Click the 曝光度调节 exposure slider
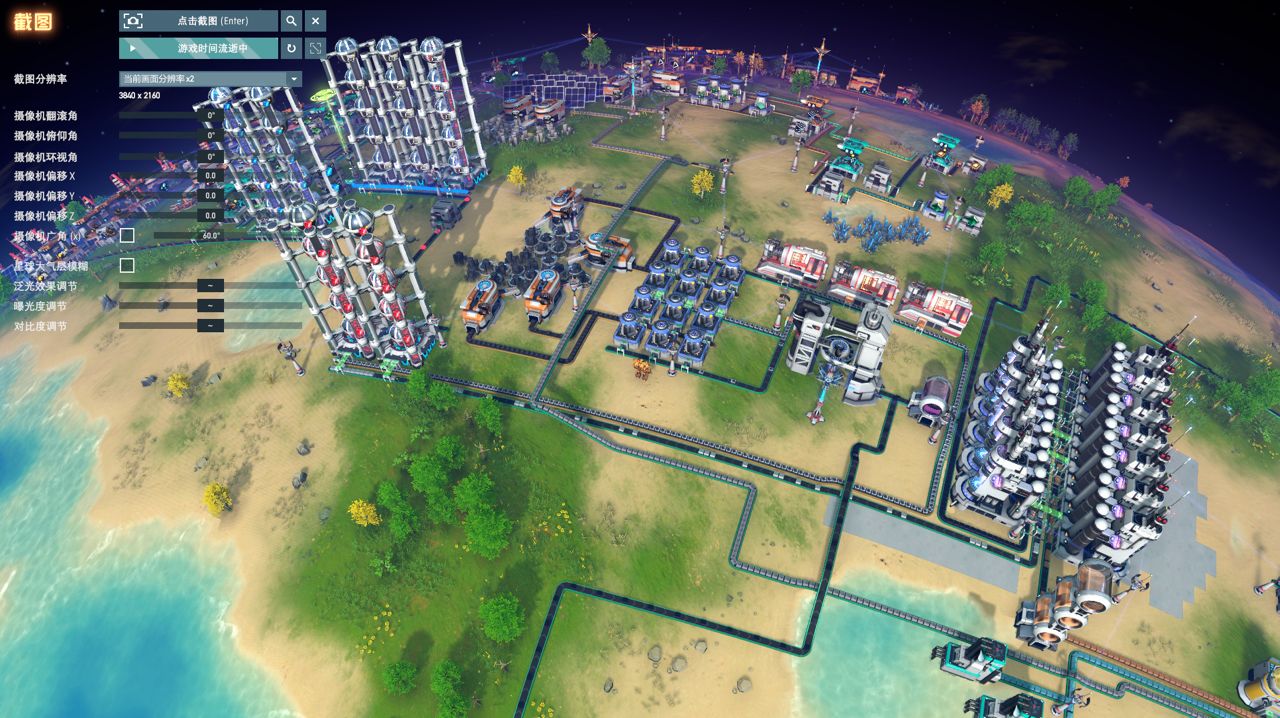Viewport: 1280px width, 718px height. 210,306
